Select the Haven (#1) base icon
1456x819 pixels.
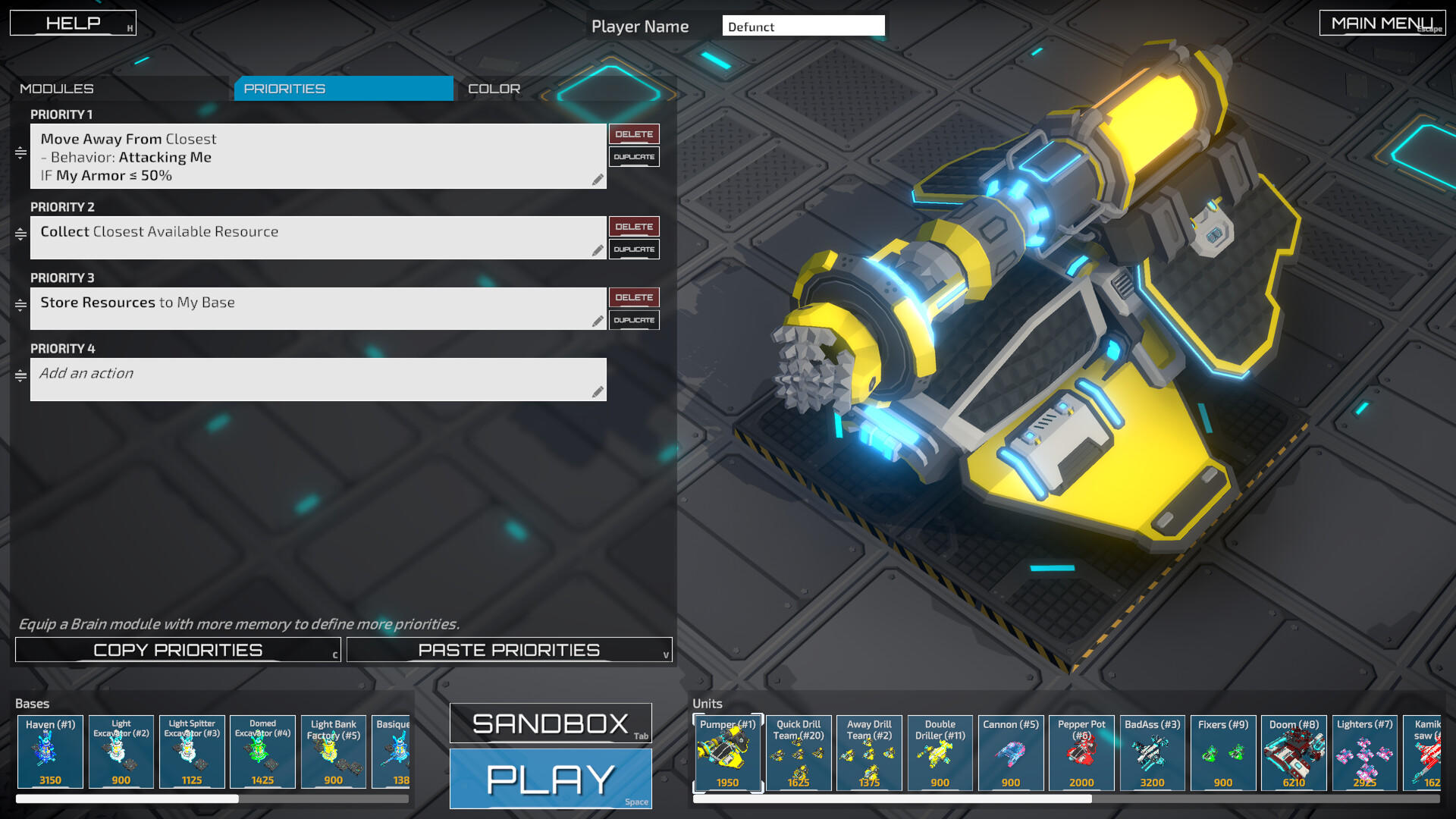(49, 752)
